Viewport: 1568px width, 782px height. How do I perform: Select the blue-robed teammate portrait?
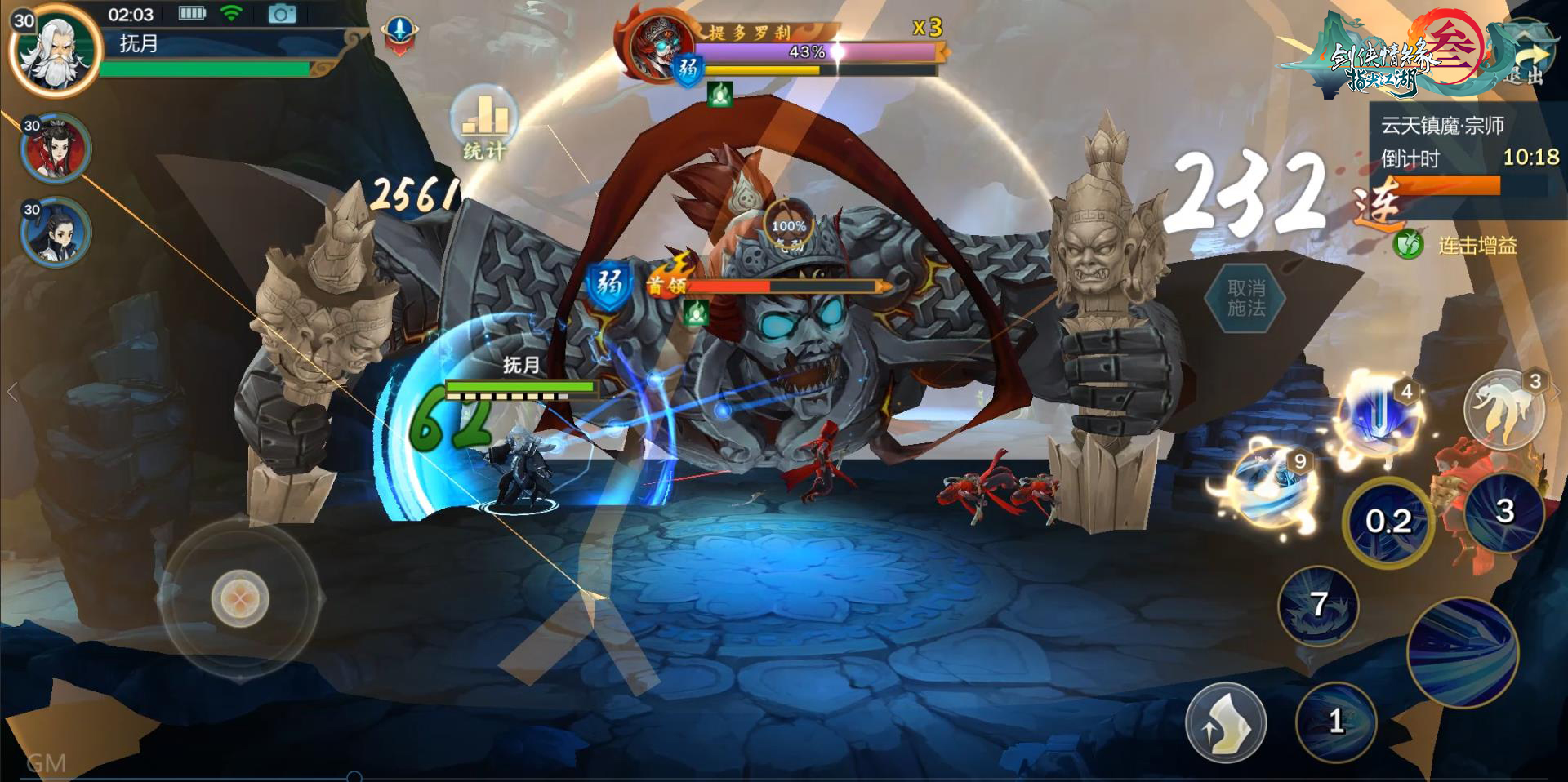(x=56, y=233)
